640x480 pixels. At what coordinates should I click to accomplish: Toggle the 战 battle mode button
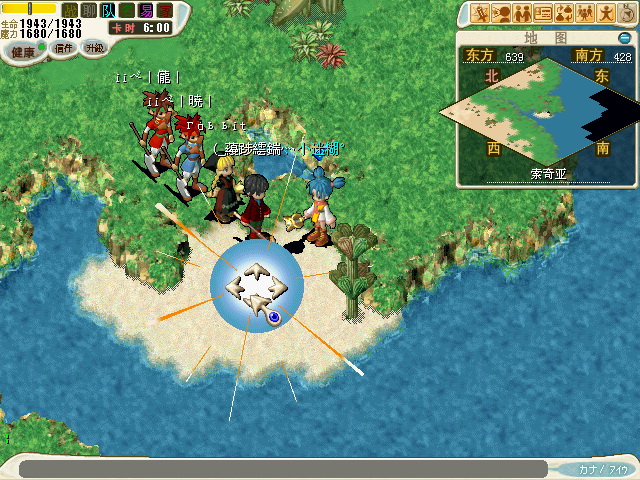coord(69,10)
